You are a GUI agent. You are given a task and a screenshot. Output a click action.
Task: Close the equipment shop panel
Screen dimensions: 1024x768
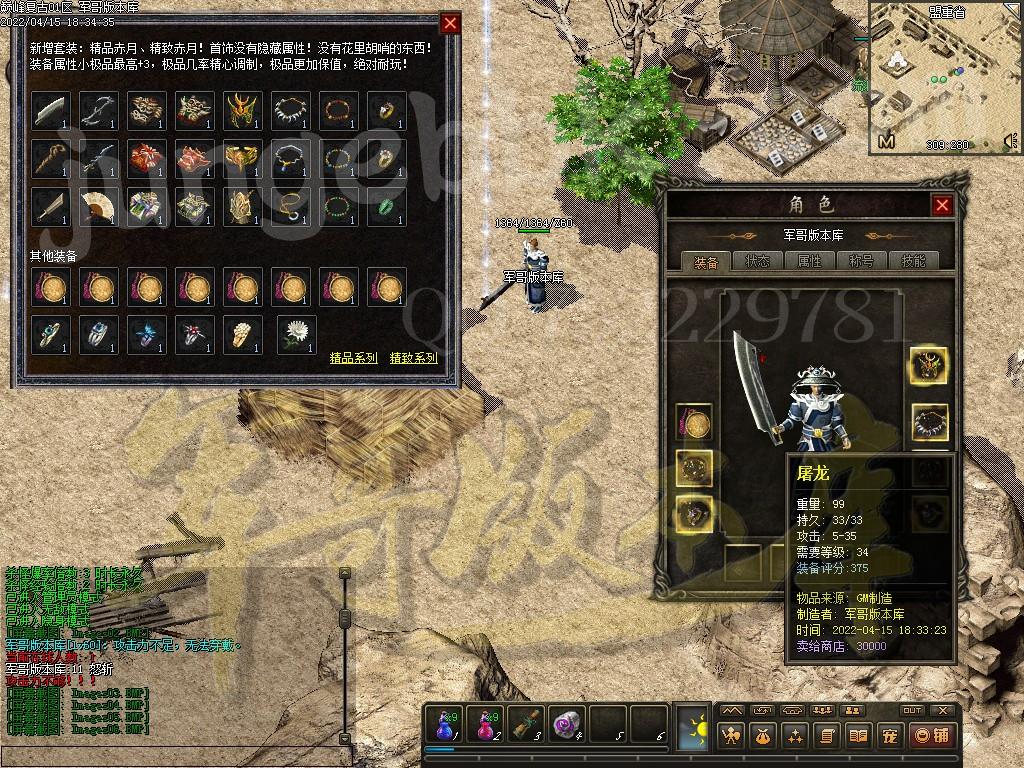point(451,23)
